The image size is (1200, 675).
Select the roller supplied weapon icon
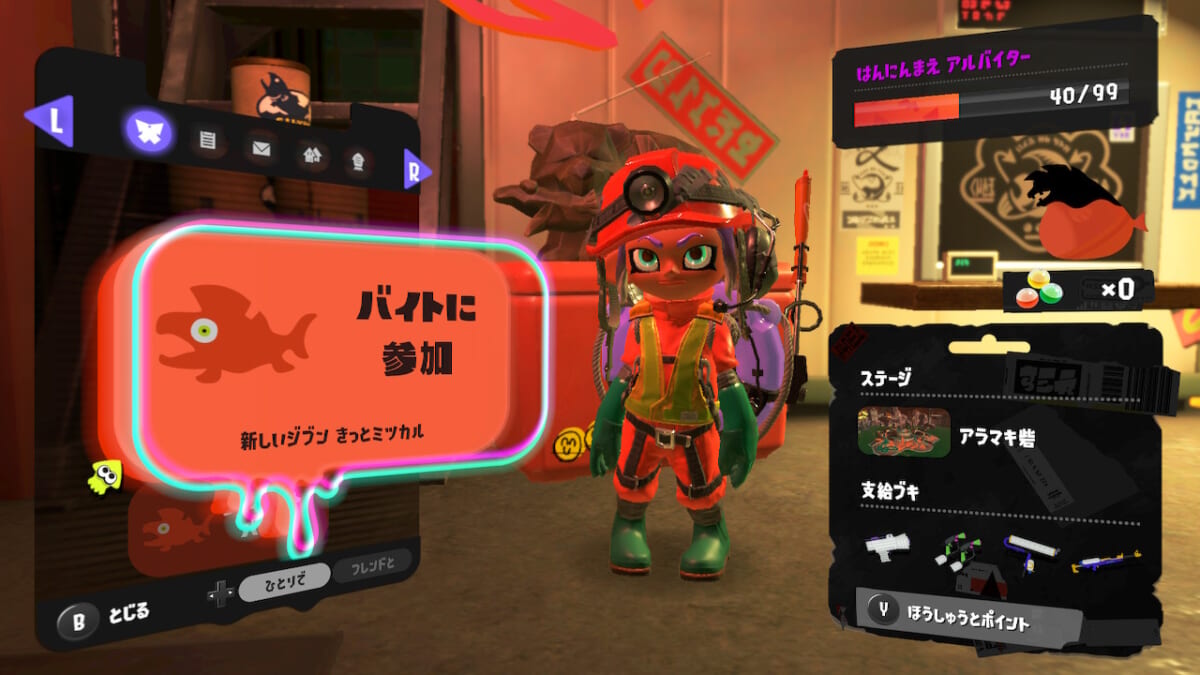click(1030, 549)
